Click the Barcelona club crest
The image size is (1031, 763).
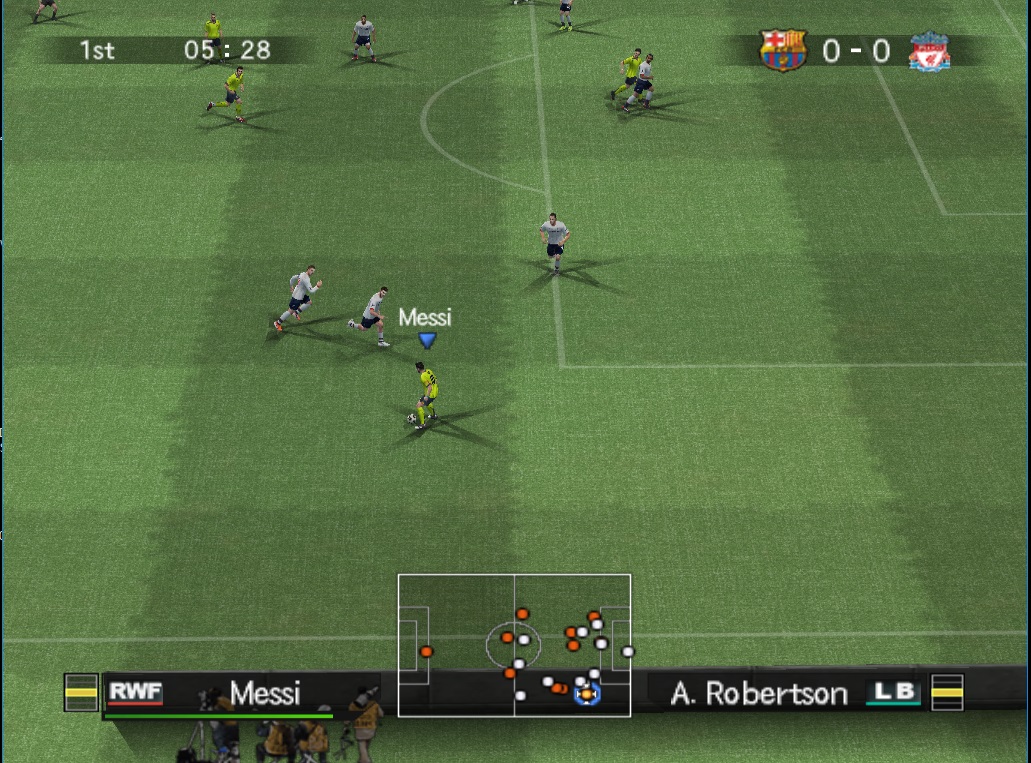pos(782,50)
